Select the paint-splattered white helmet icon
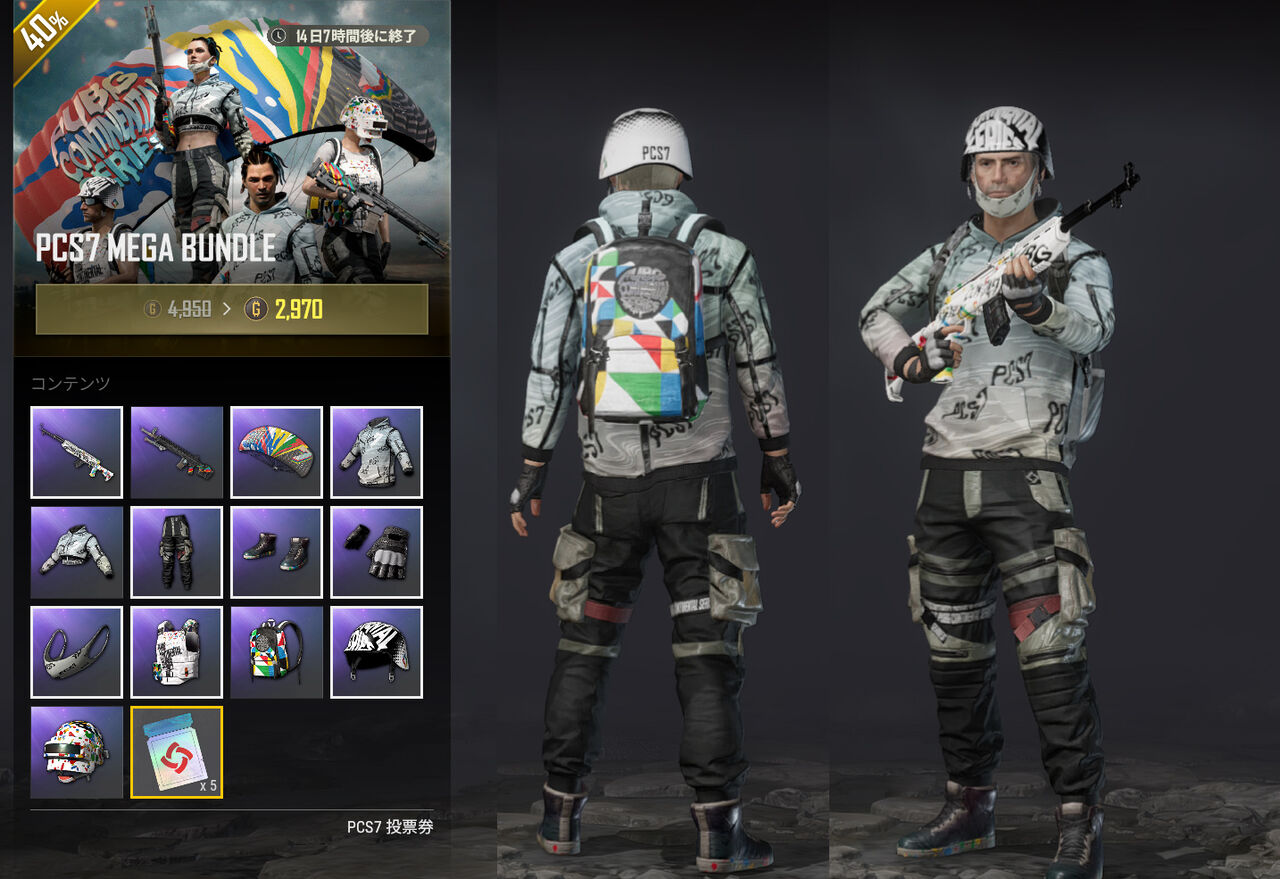Viewport: 1280px width, 879px height. (x=76, y=751)
